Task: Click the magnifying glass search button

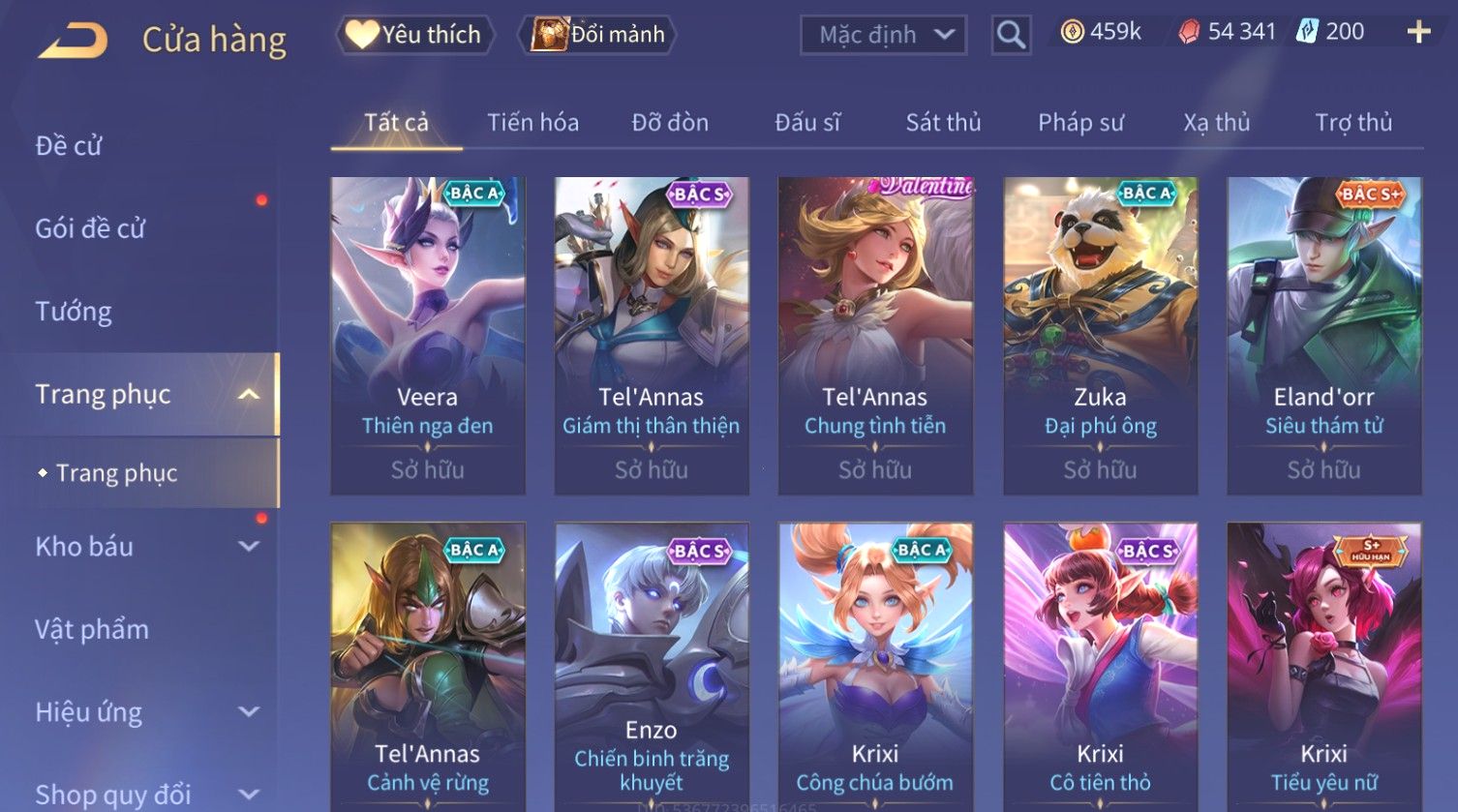Action: [x=1011, y=36]
